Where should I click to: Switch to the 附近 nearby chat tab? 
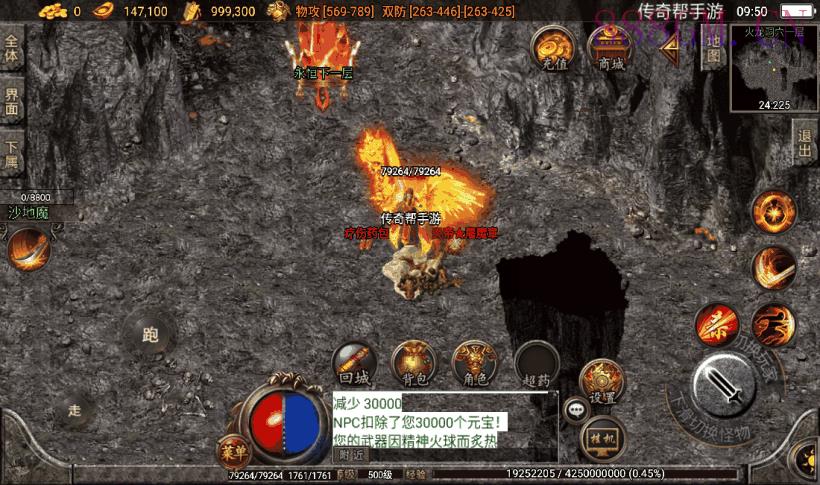[351, 455]
